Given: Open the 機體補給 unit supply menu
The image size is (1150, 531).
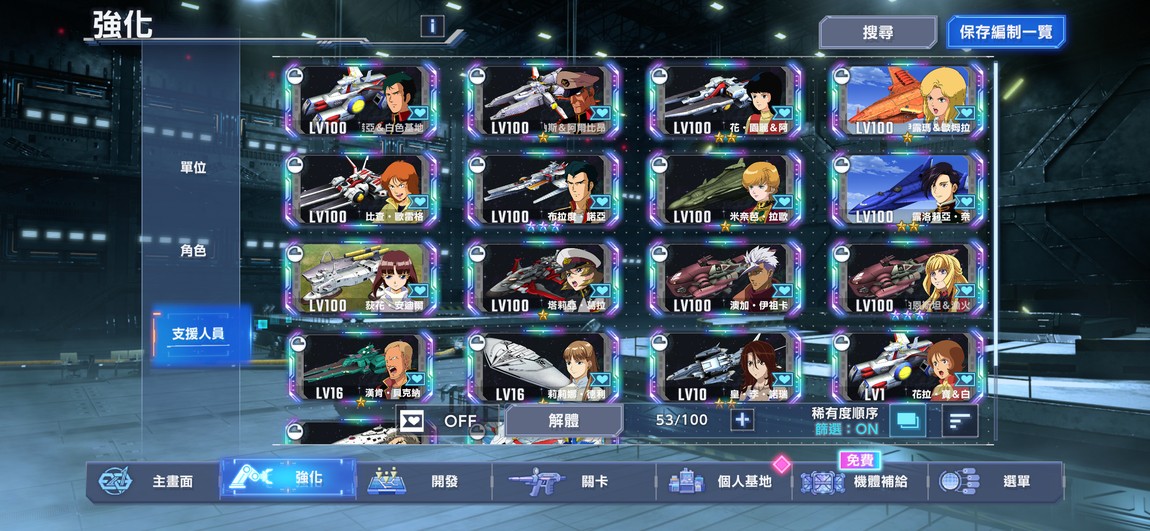Looking at the screenshot, I should [x=860, y=481].
